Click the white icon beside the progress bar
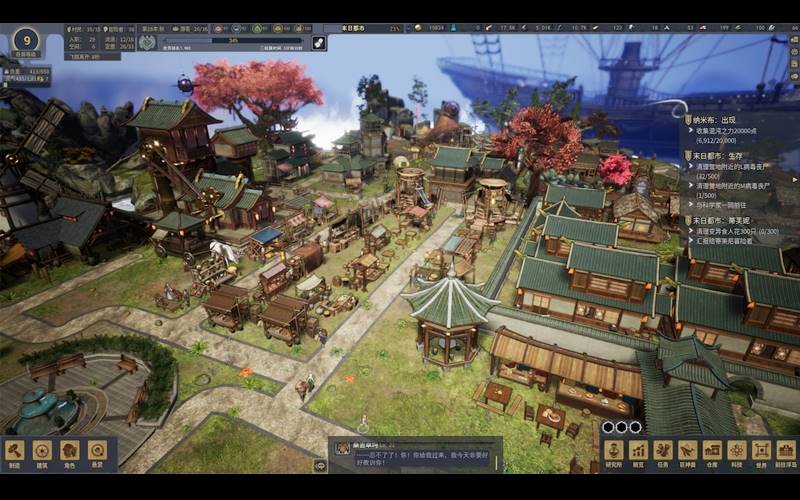Viewport: 800px width, 500px height. pos(319,42)
